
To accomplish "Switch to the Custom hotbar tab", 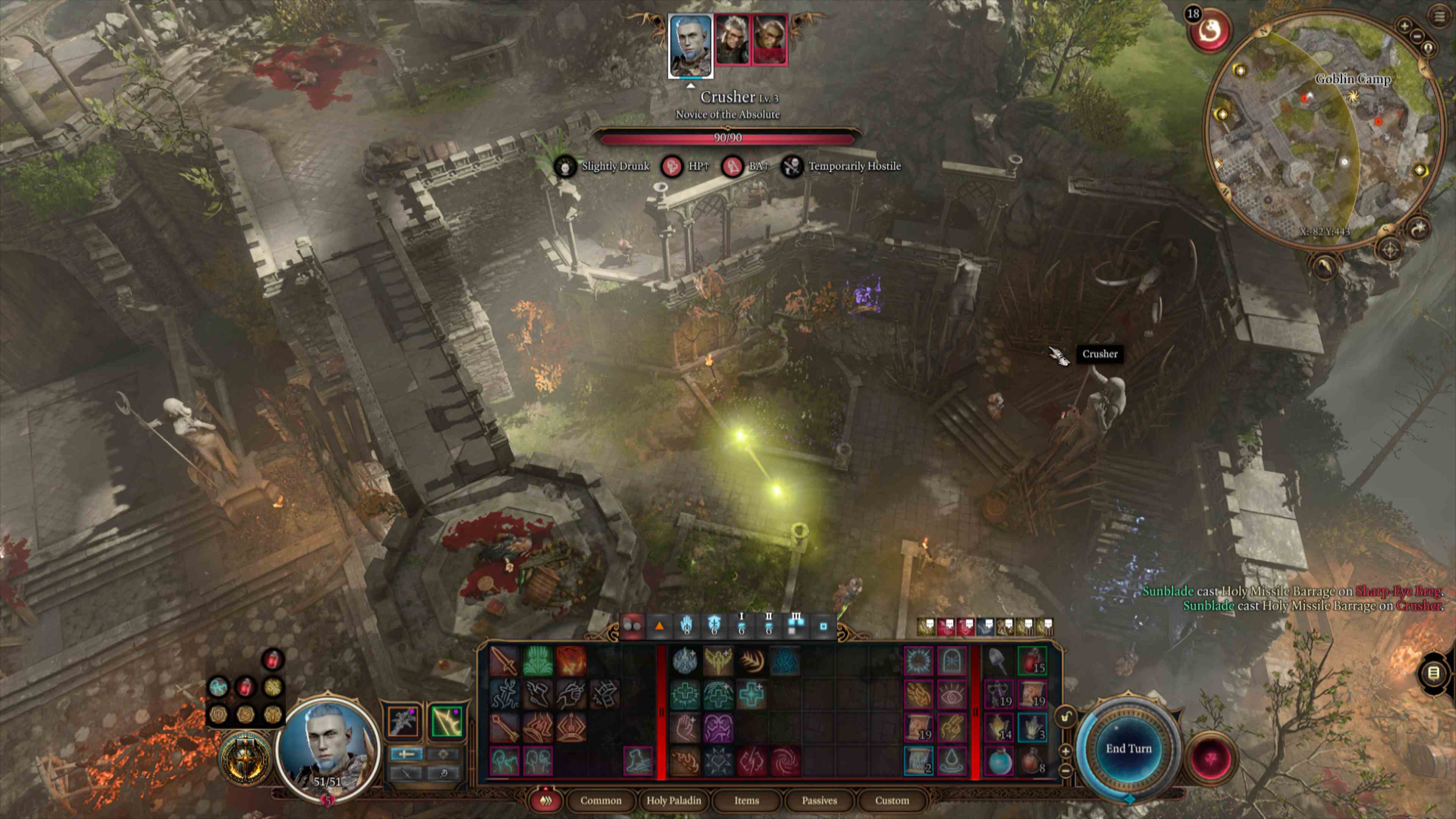I will coord(891,800).
